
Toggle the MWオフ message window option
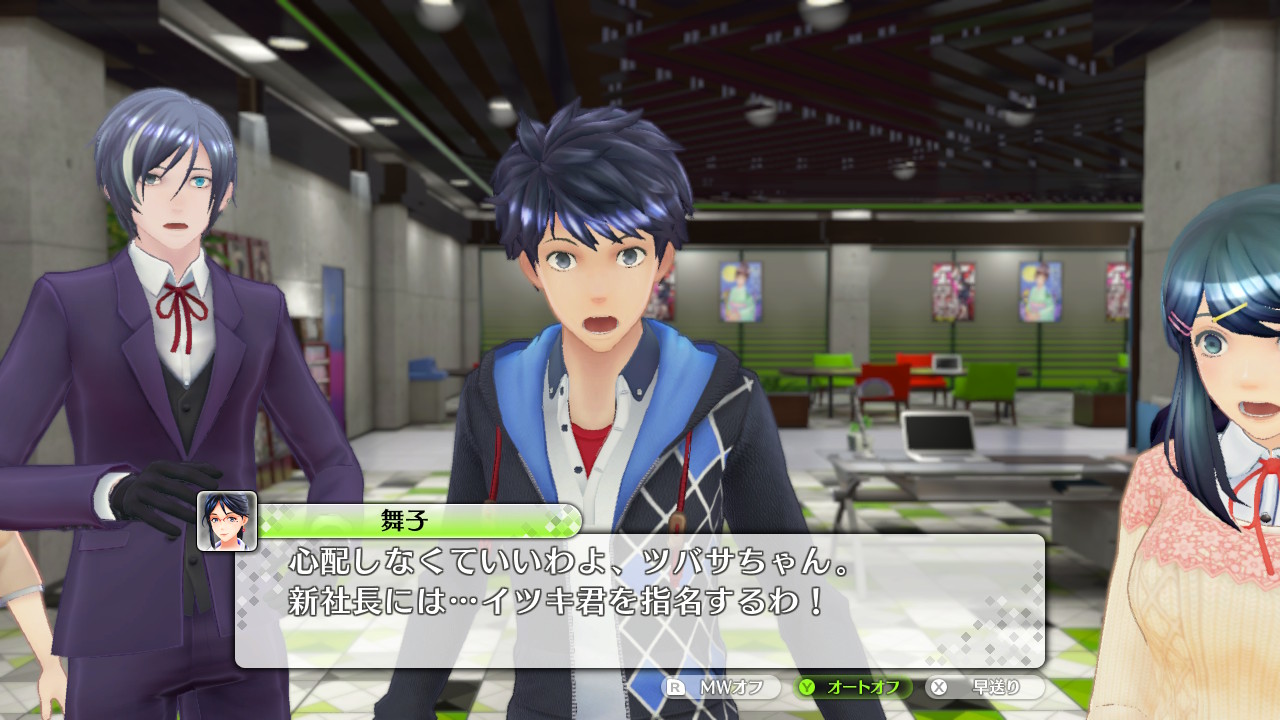(722, 687)
